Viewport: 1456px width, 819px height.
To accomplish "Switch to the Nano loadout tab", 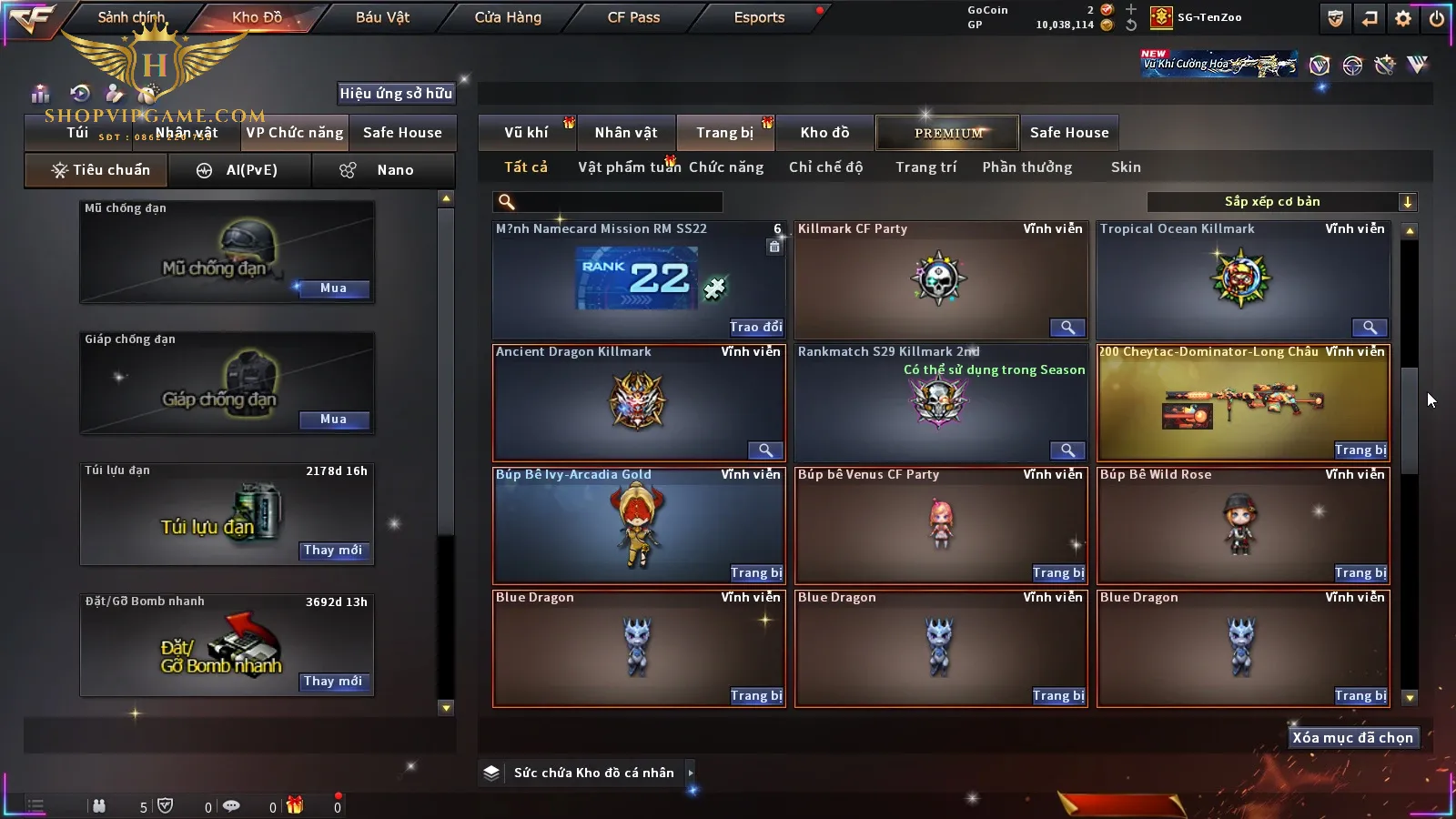I will click(x=383, y=170).
